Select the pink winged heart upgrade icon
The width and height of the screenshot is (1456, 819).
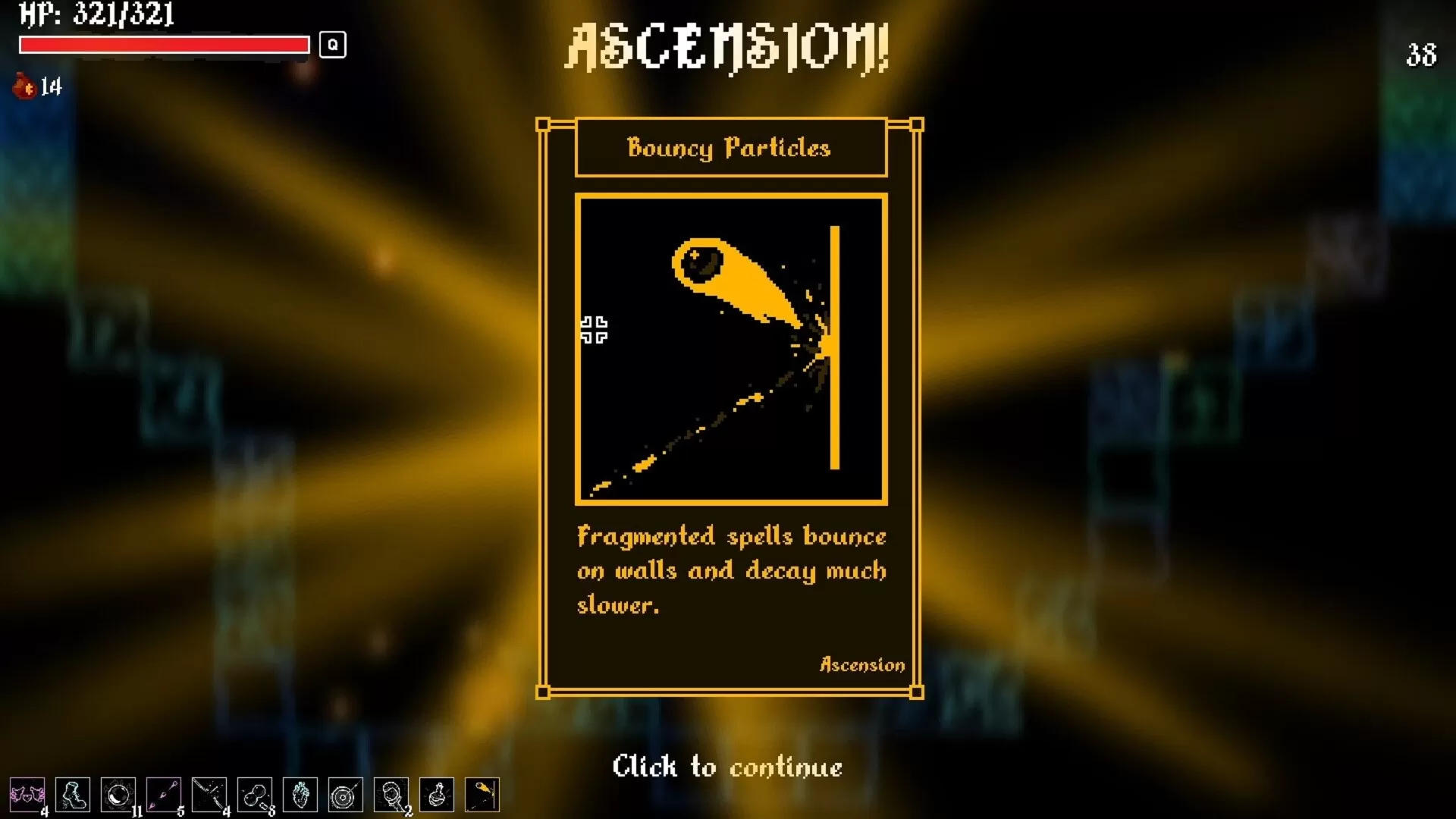[27, 795]
